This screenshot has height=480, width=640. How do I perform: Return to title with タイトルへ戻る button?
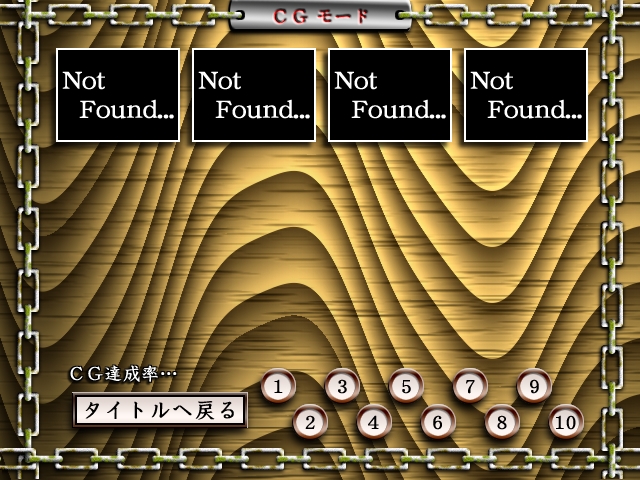pos(160,410)
